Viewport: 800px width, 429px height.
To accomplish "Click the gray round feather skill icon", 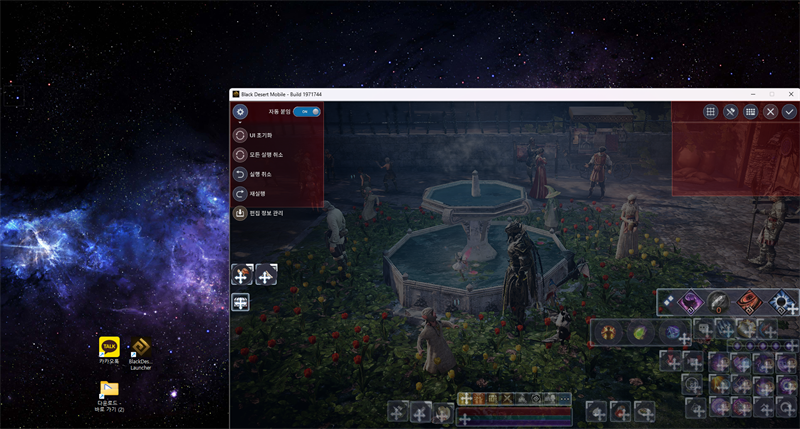I will (x=718, y=299).
